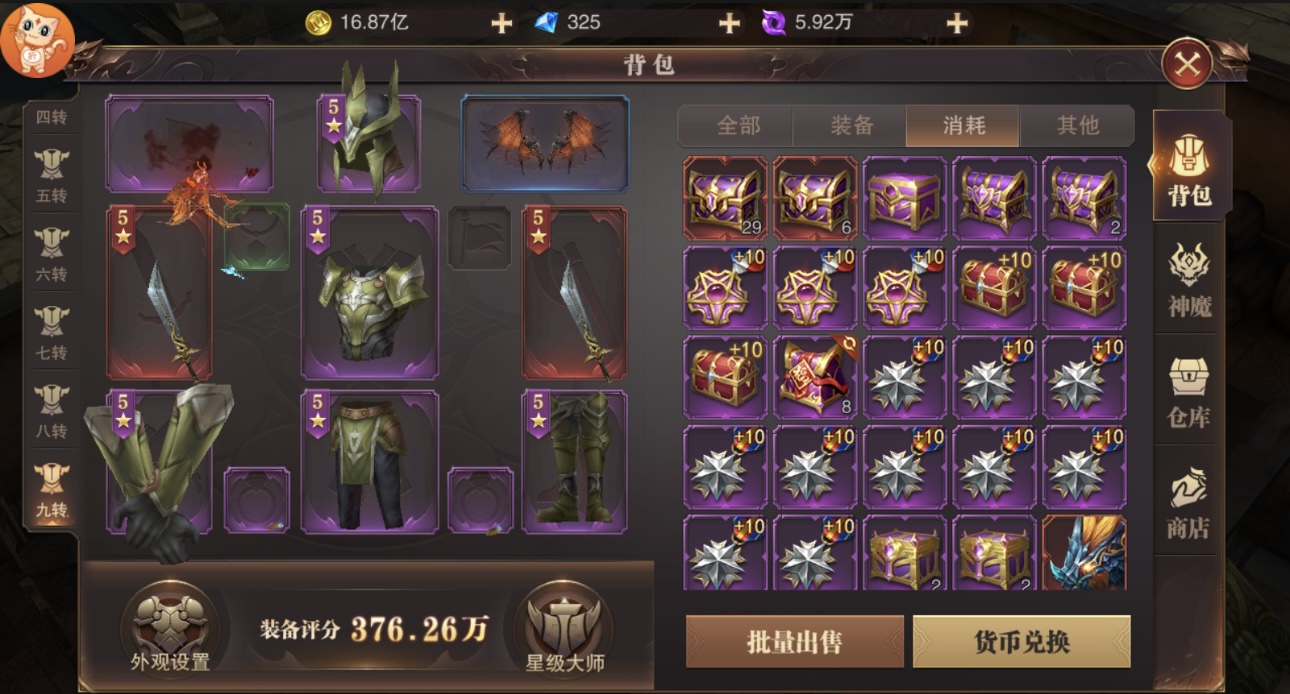Select the 其他 filter tab

[x=1077, y=126]
